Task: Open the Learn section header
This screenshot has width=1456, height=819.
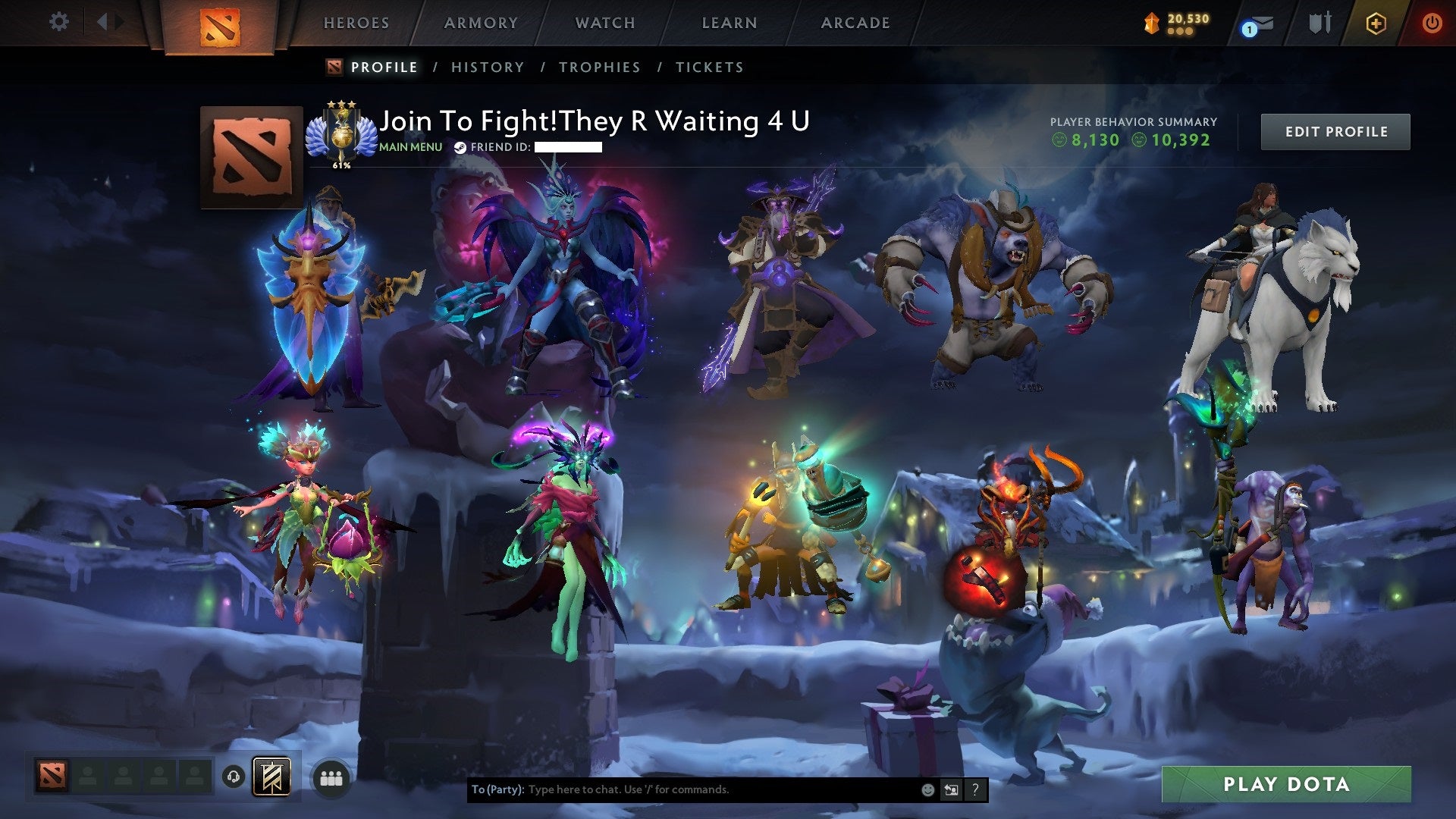Action: [727, 23]
